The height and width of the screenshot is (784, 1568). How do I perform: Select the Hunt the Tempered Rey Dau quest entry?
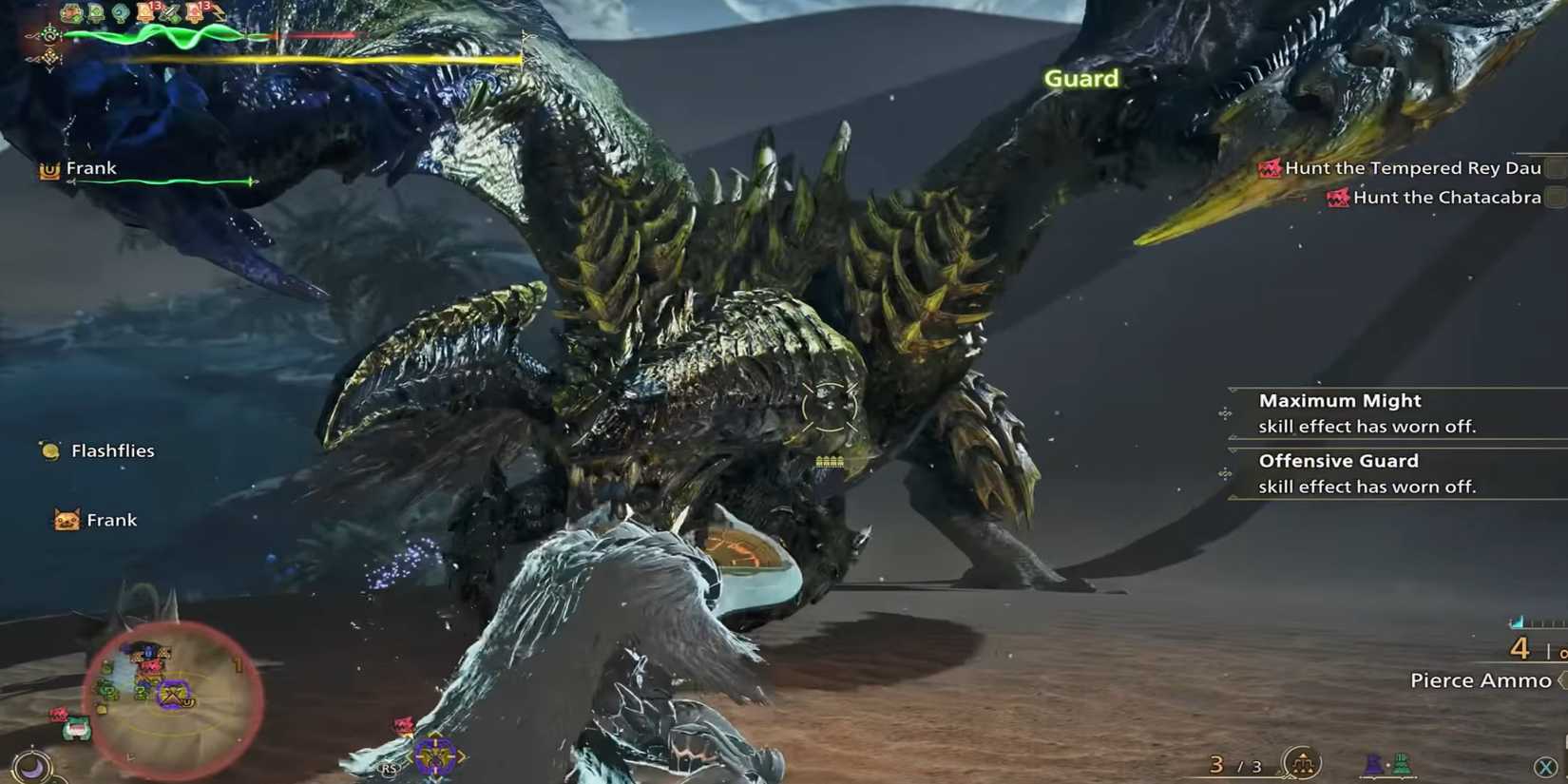pyautogui.click(x=1414, y=167)
